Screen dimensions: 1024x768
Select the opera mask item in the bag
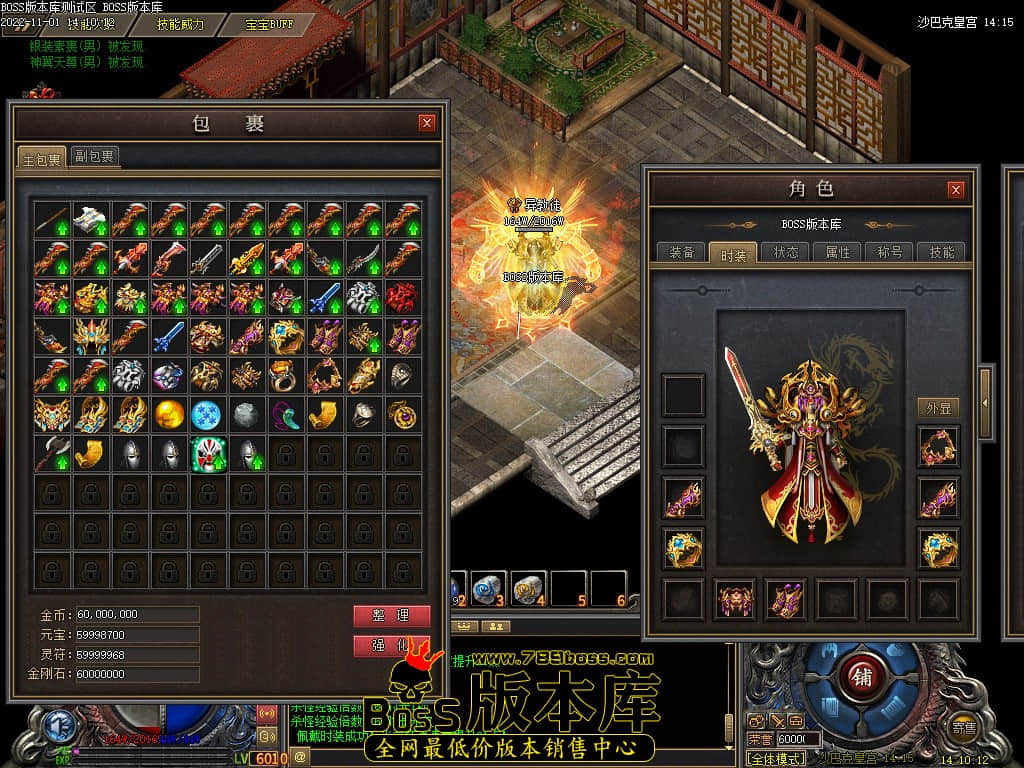[x=208, y=454]
